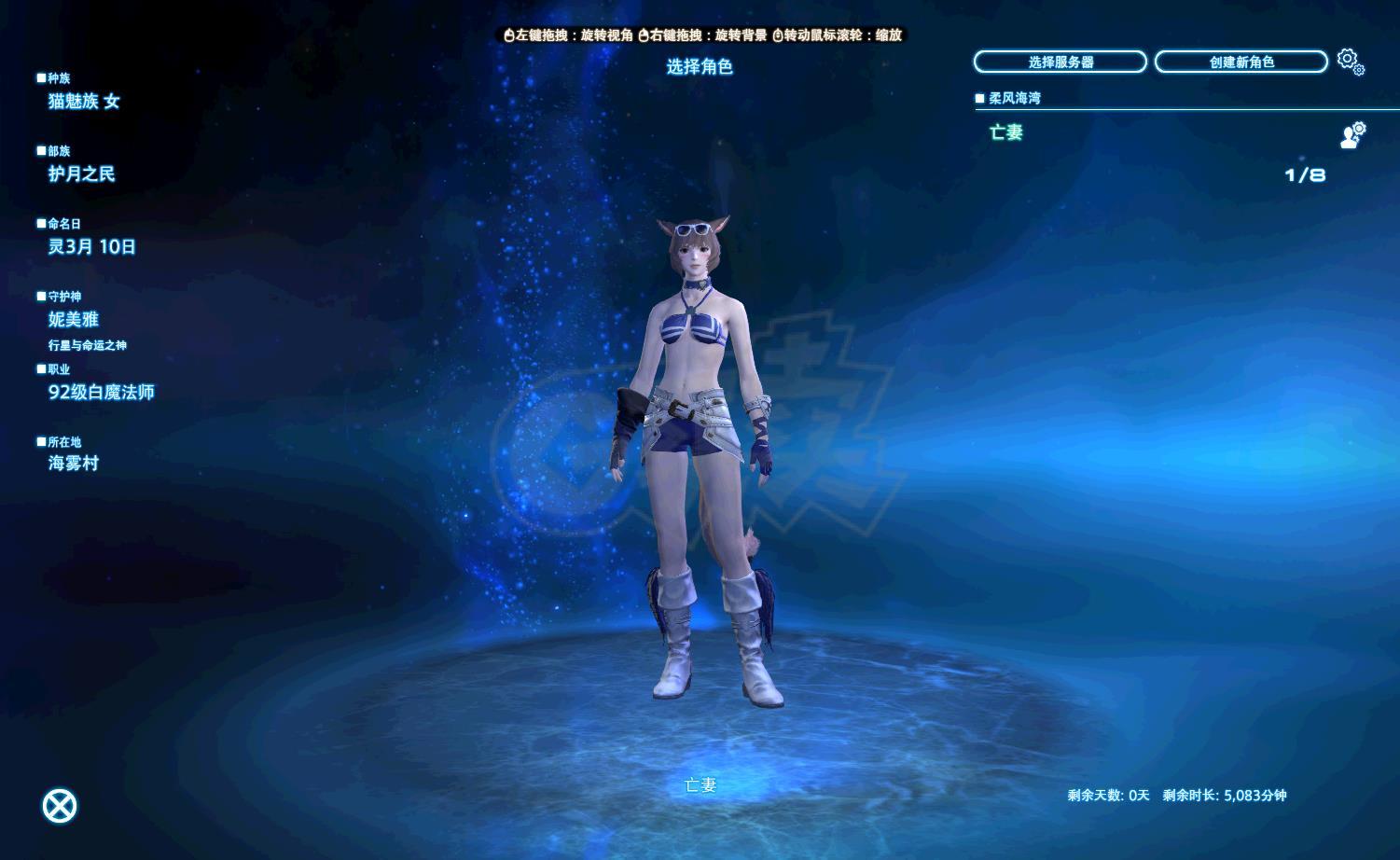Click the 创建新角色 create character button
The height and width of the screenshot is (860, 1400).
[x=1241, y=62]
